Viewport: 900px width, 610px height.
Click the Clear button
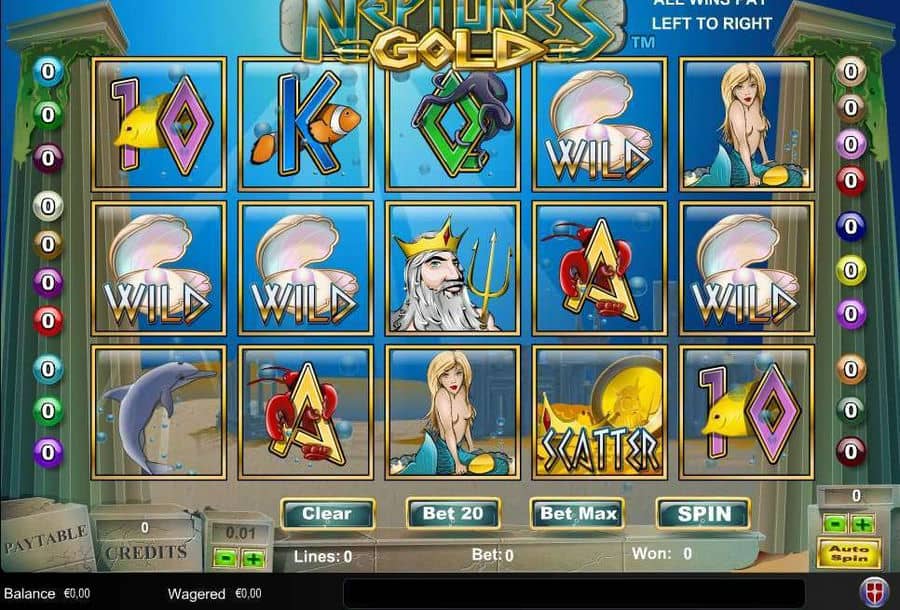click(x=327, y=514)
